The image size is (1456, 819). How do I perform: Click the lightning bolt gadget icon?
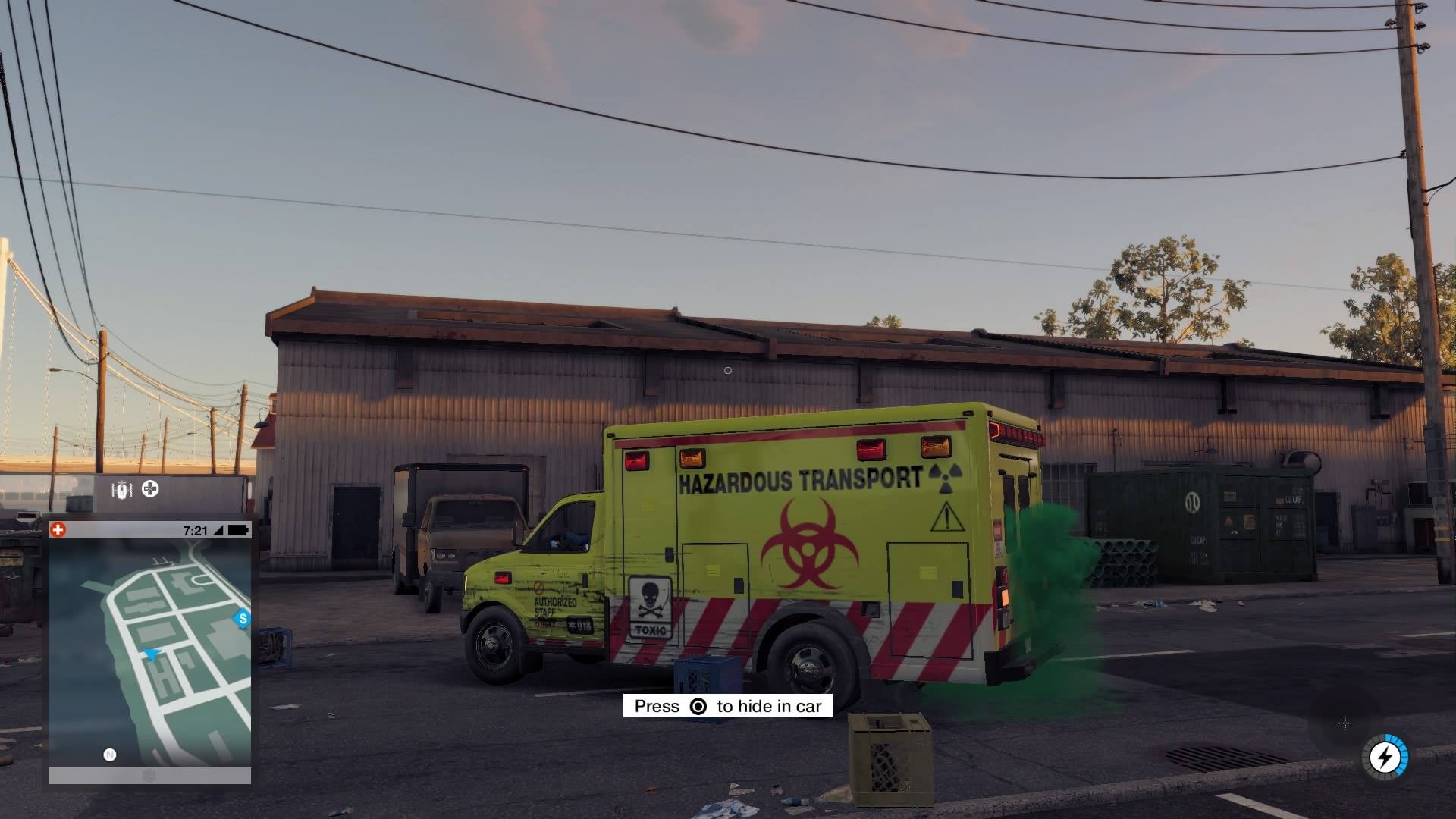pos(1385,757)
